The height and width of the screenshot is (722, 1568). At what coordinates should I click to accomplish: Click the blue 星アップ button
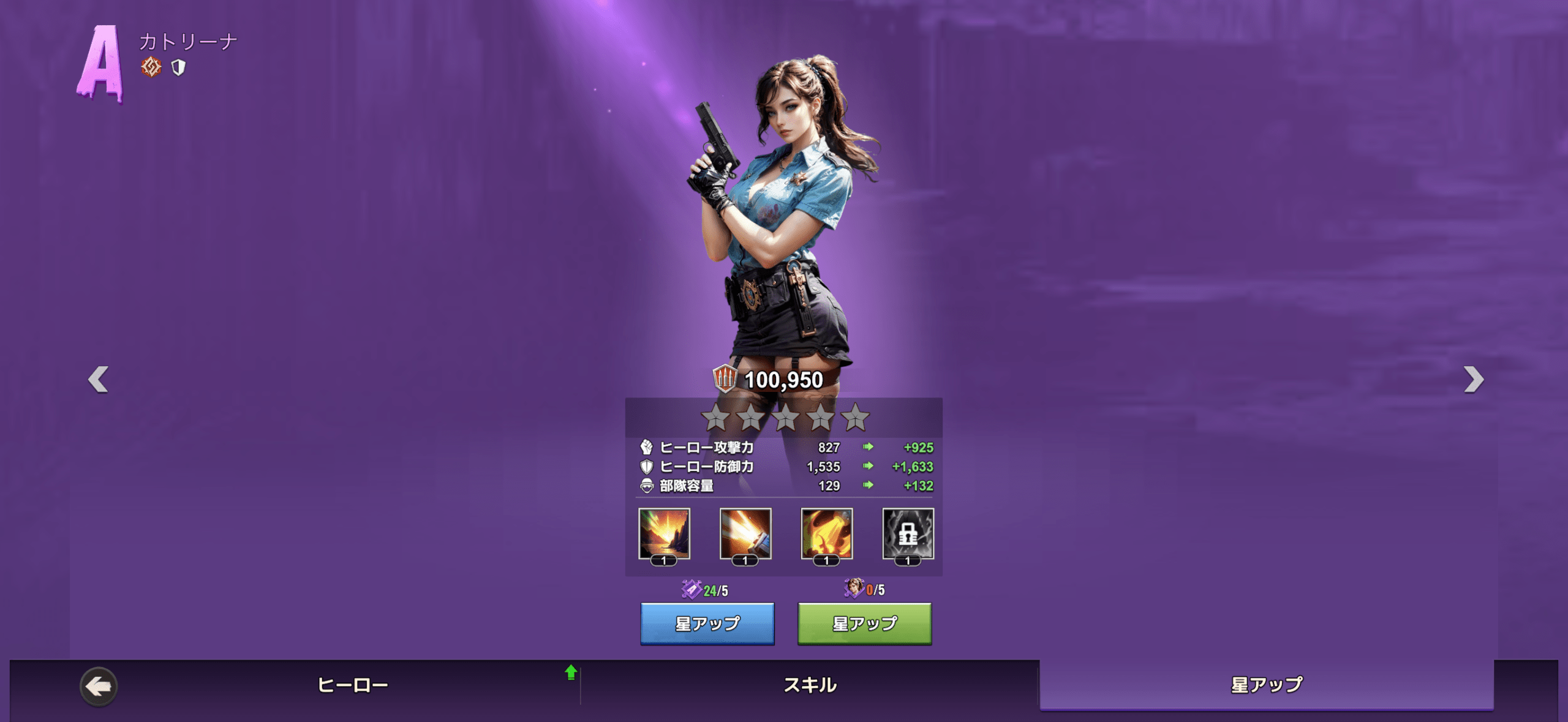(707, 623)
